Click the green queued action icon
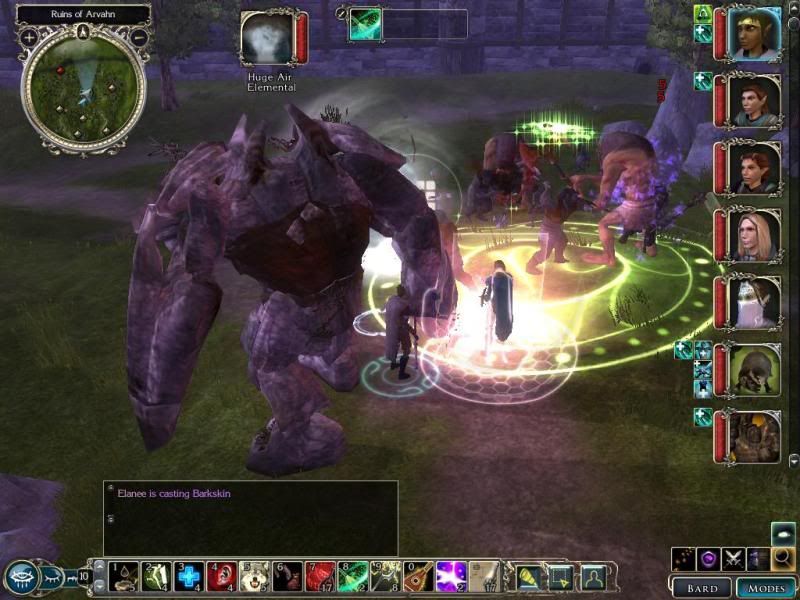This screenshot has height=600, width=800. point(364,24)
